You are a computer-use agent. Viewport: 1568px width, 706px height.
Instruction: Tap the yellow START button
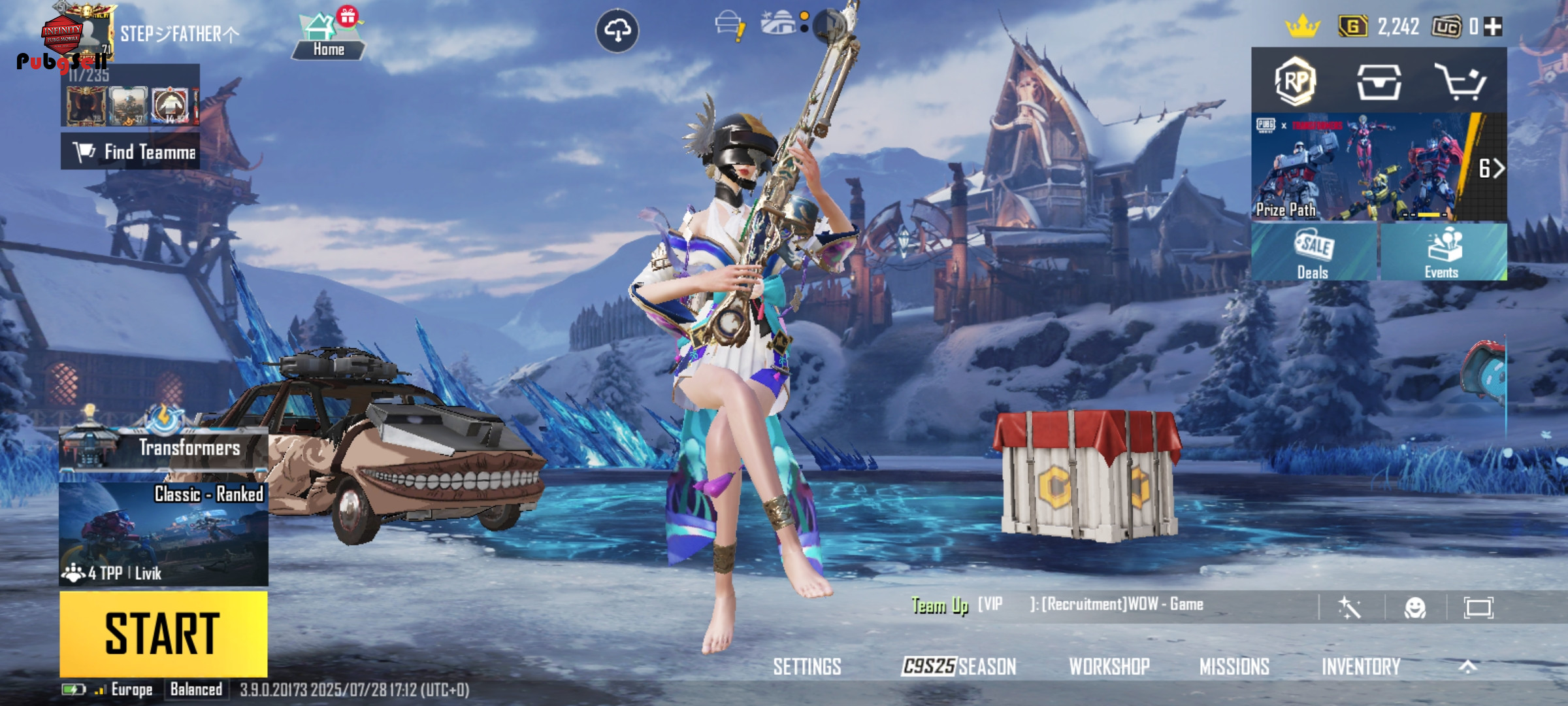pyautogui.click(x=163, y=633)
